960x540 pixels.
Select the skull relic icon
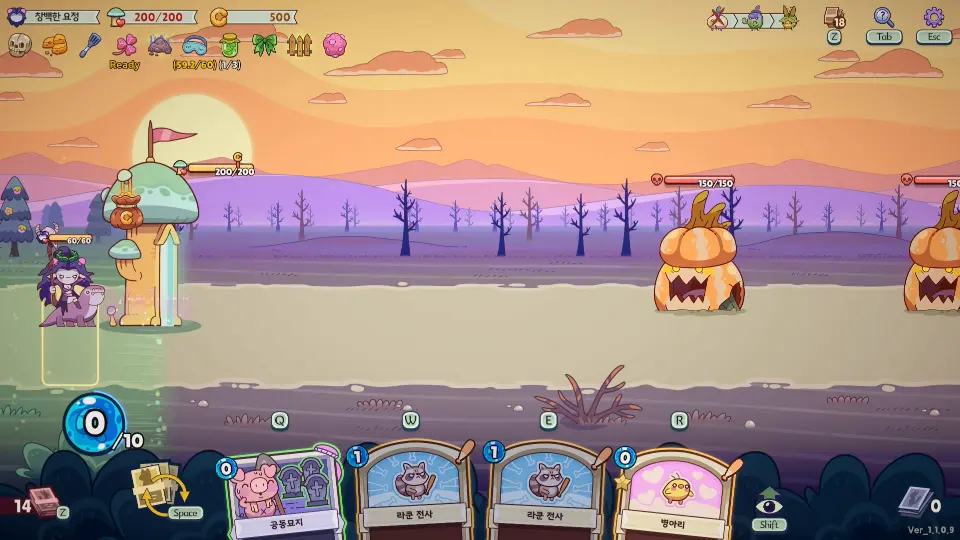[x=20, y=45]
